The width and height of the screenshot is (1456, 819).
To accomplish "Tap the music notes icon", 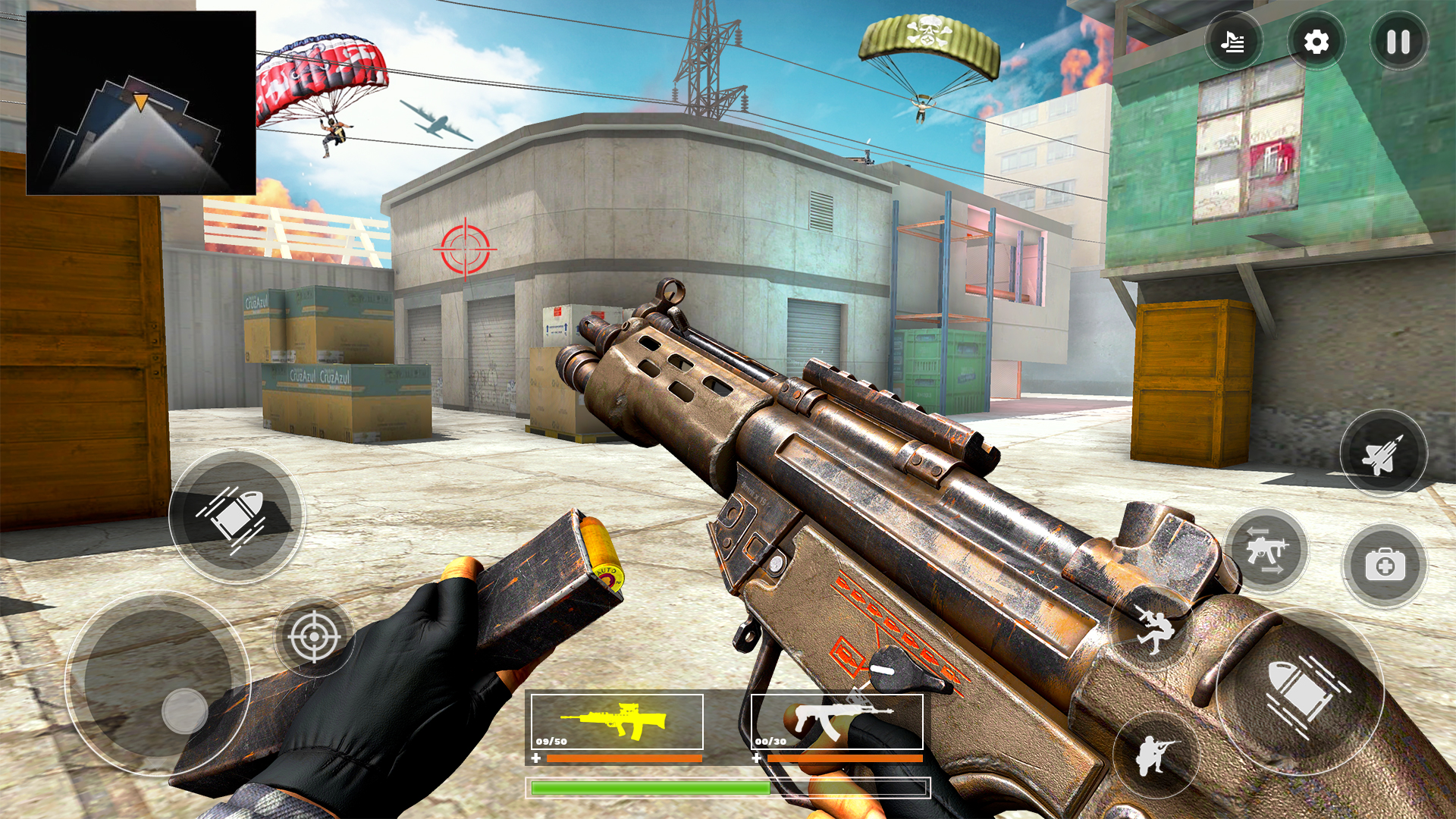I will [1234, 42].
